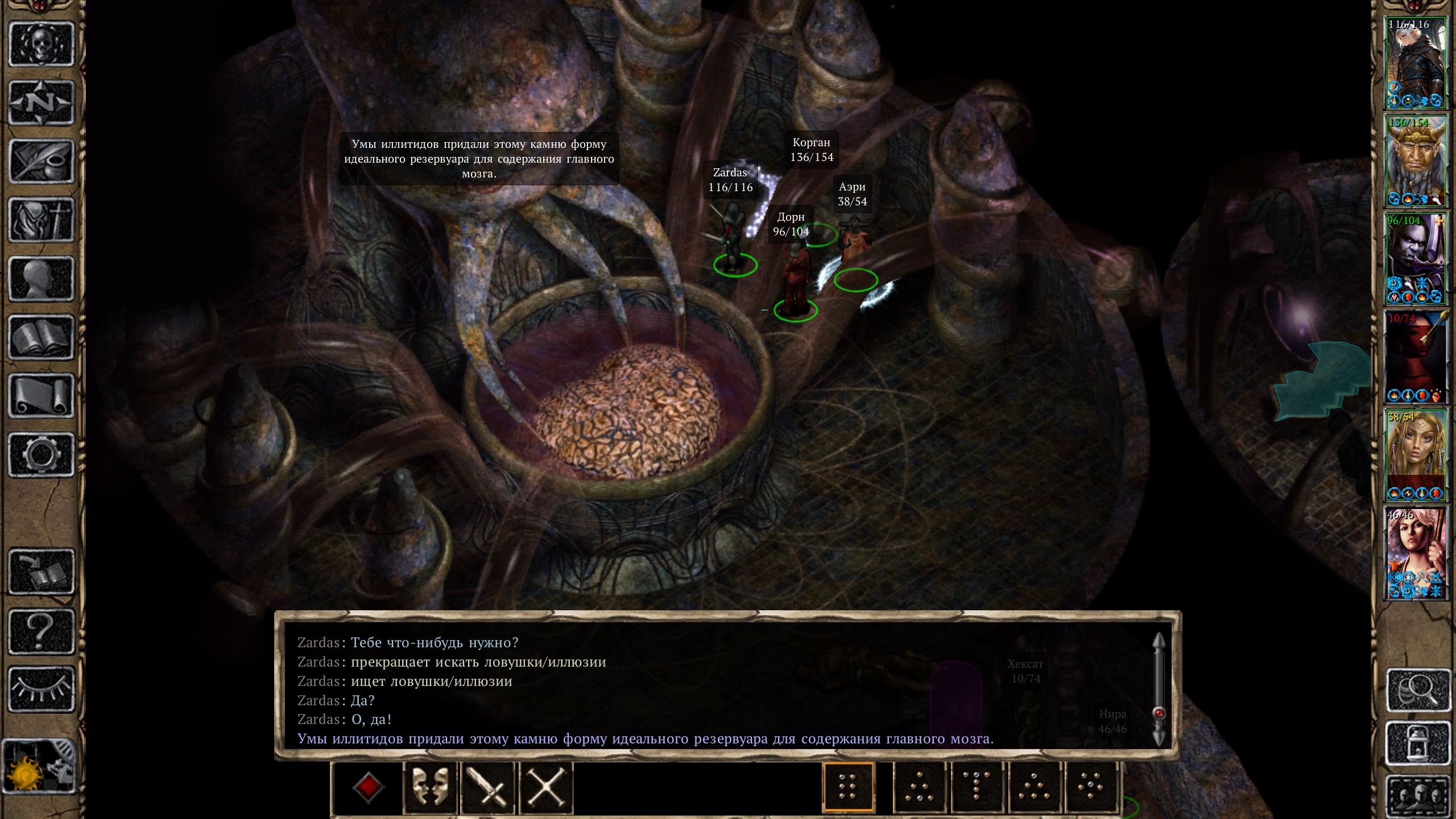Viewport: 1456px width, 819px height.
Task: Open help with the question mark button
Action: tap(41, 630)
